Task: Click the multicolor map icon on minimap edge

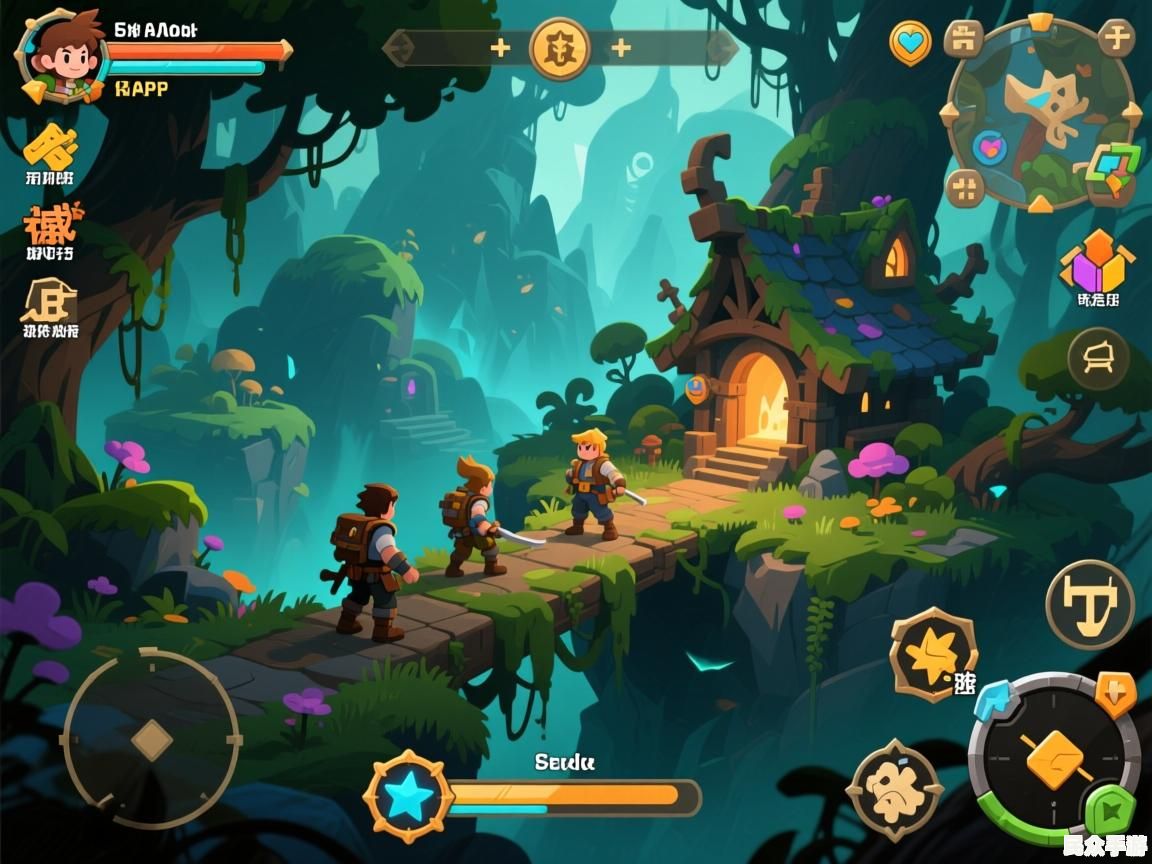Action: click(x=1114, y=167)
